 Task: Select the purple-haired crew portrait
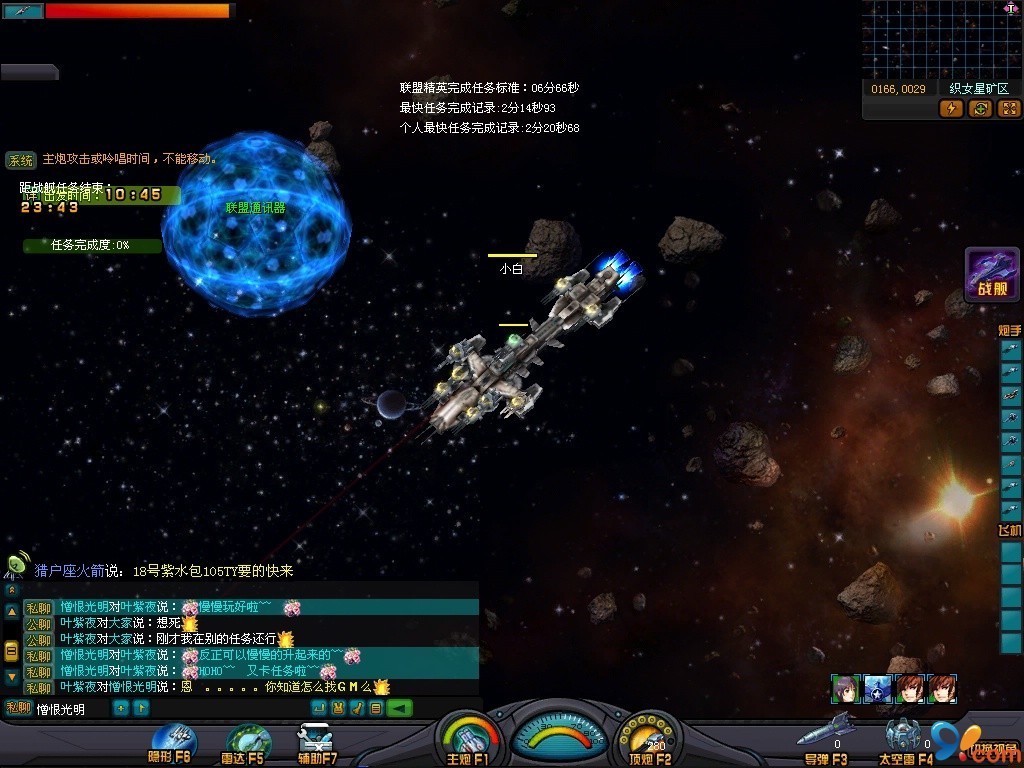845,689
